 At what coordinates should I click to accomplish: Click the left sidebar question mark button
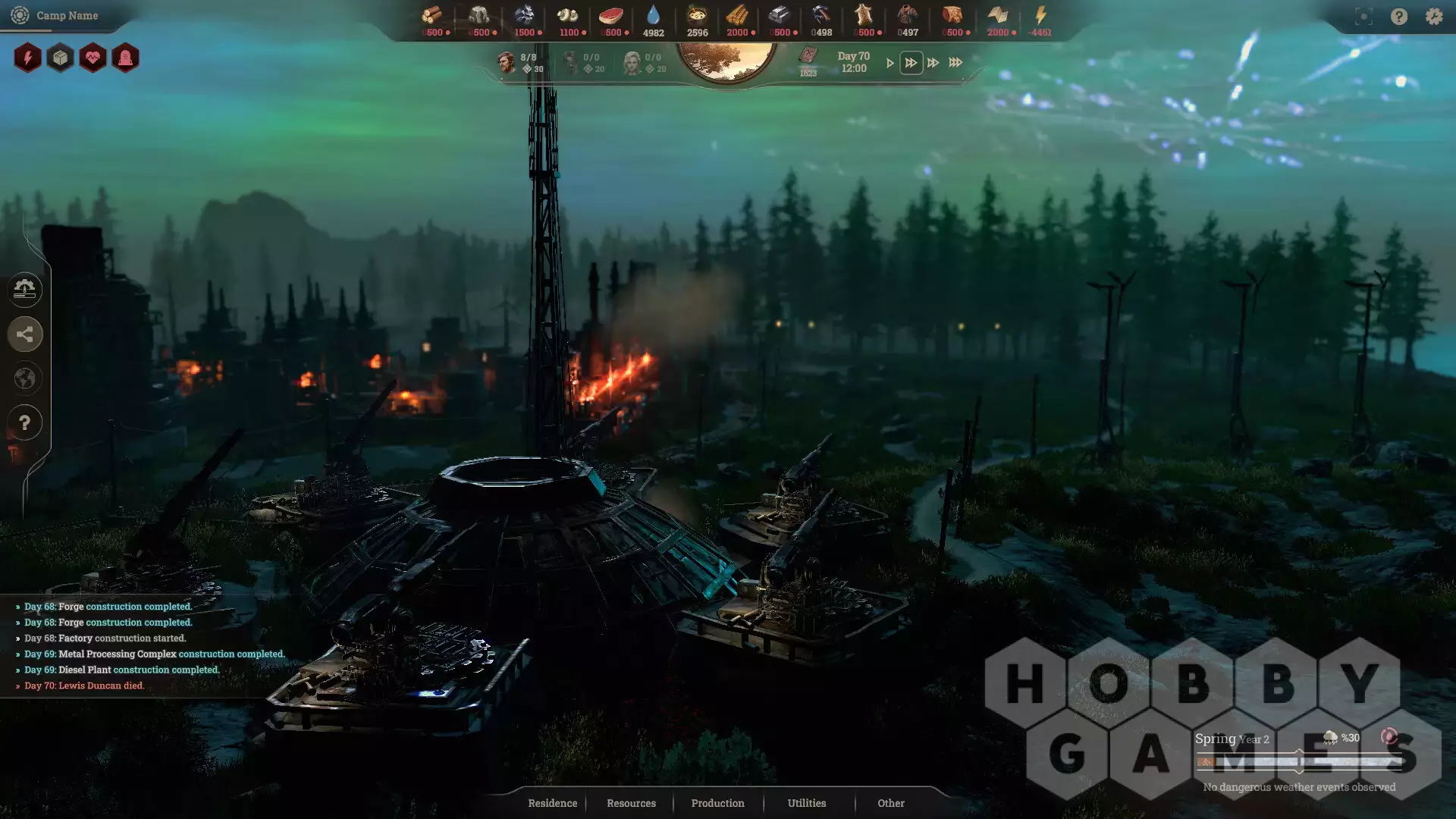click(x=25, y=423)
